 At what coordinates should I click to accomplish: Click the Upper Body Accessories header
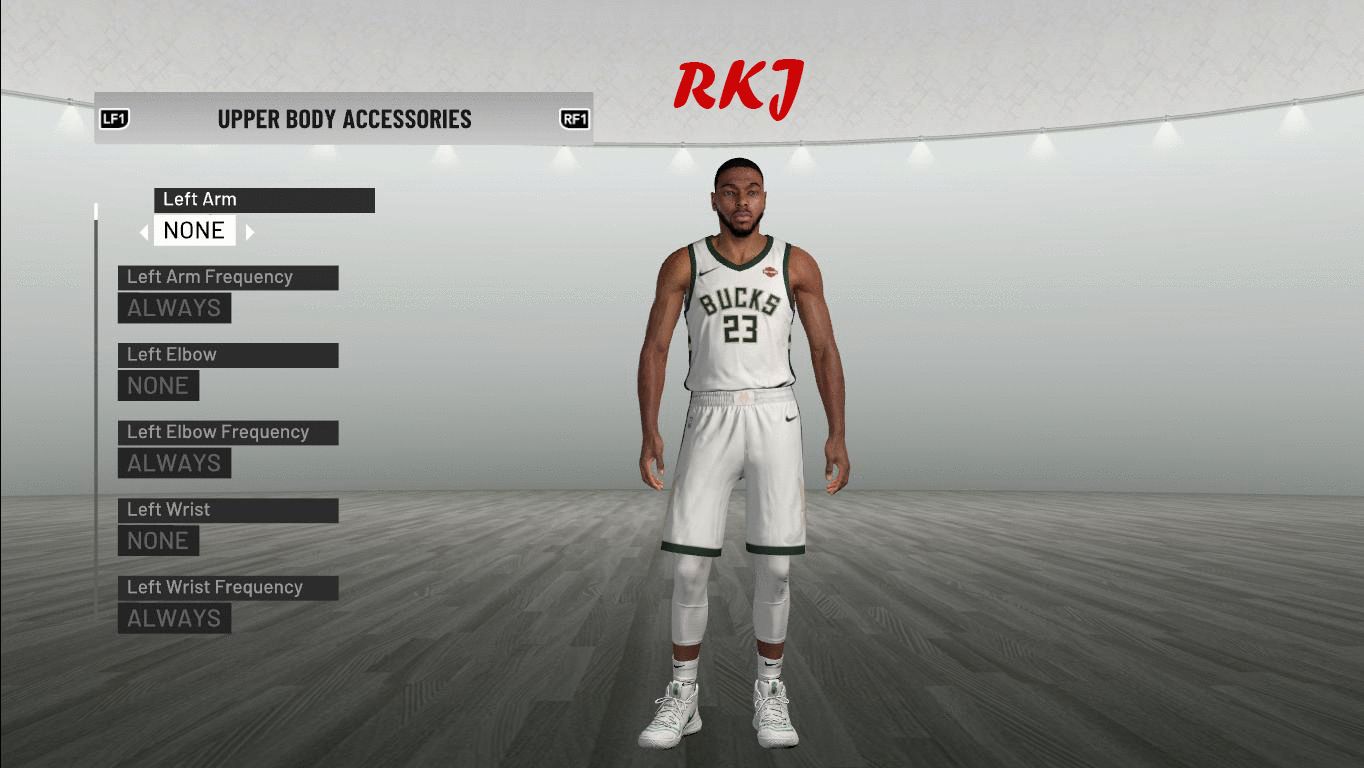pos(344,119)
